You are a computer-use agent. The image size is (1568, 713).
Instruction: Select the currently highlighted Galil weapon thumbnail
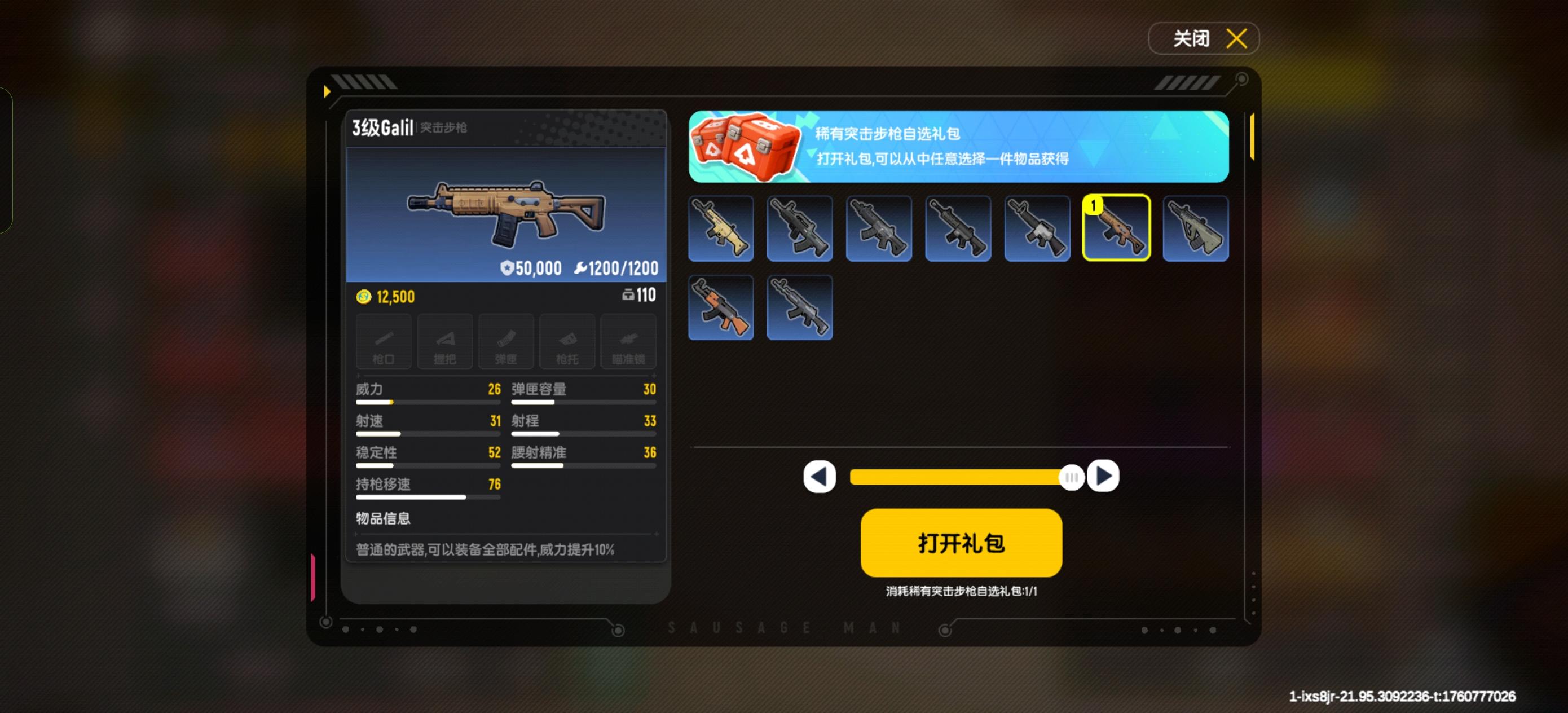point(1116,228)
